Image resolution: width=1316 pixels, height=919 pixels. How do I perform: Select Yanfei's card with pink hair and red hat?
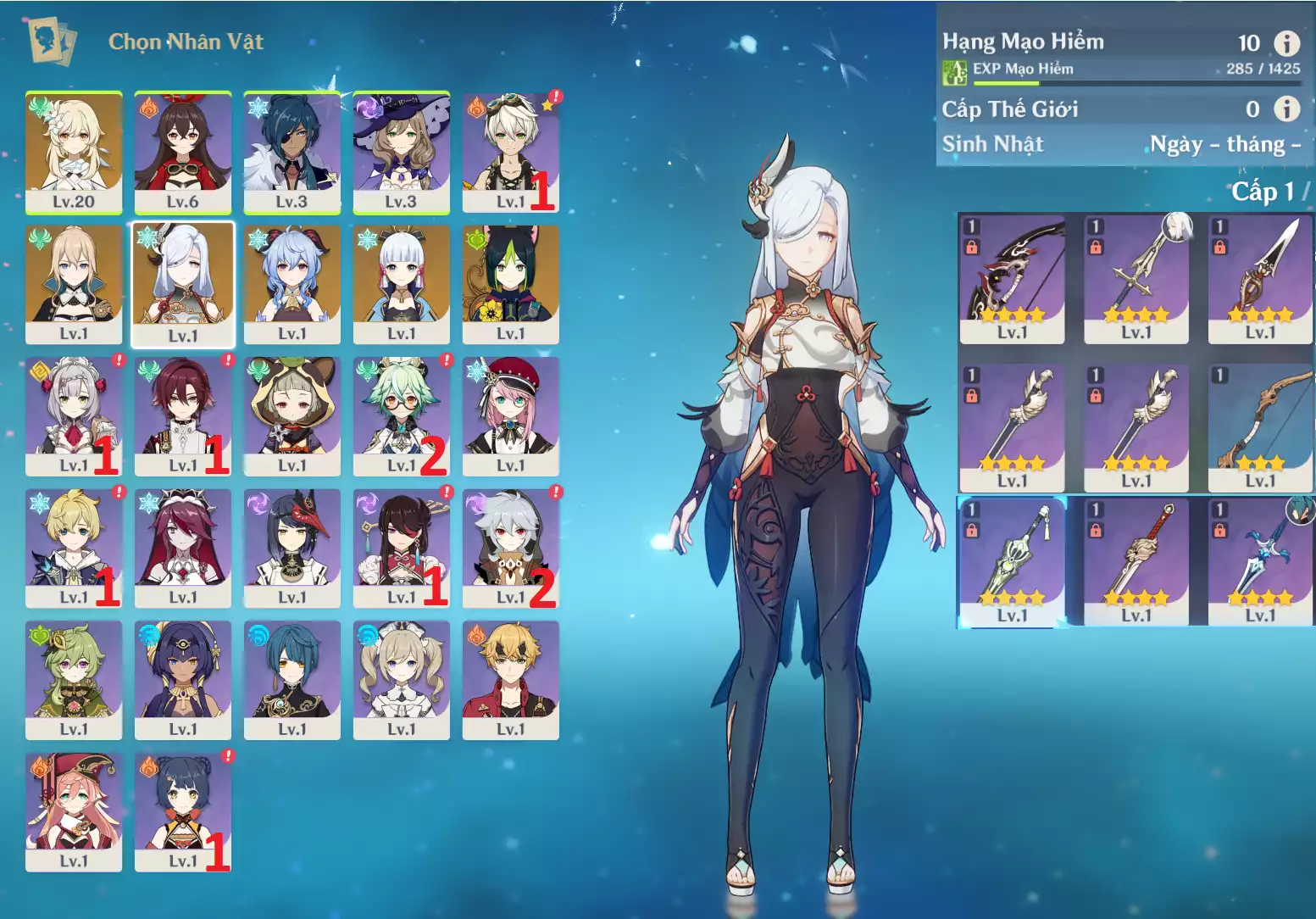pos(74,811)
